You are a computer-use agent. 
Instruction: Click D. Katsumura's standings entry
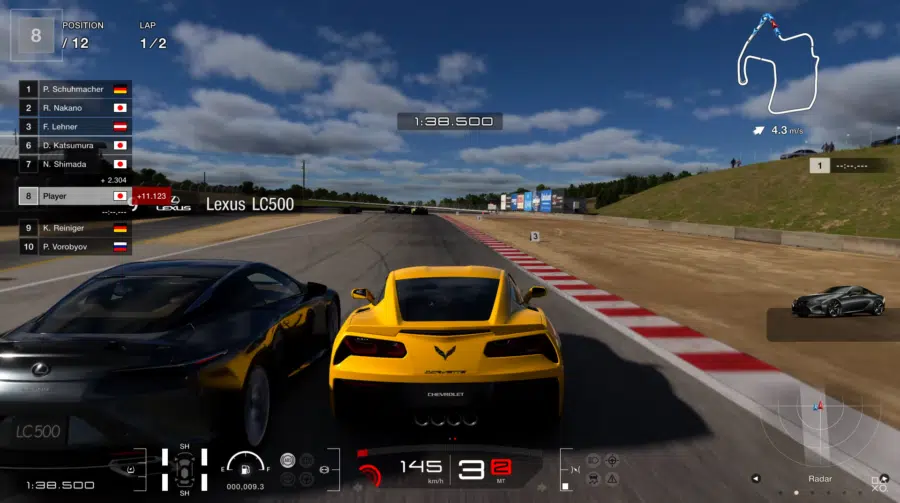75,145
